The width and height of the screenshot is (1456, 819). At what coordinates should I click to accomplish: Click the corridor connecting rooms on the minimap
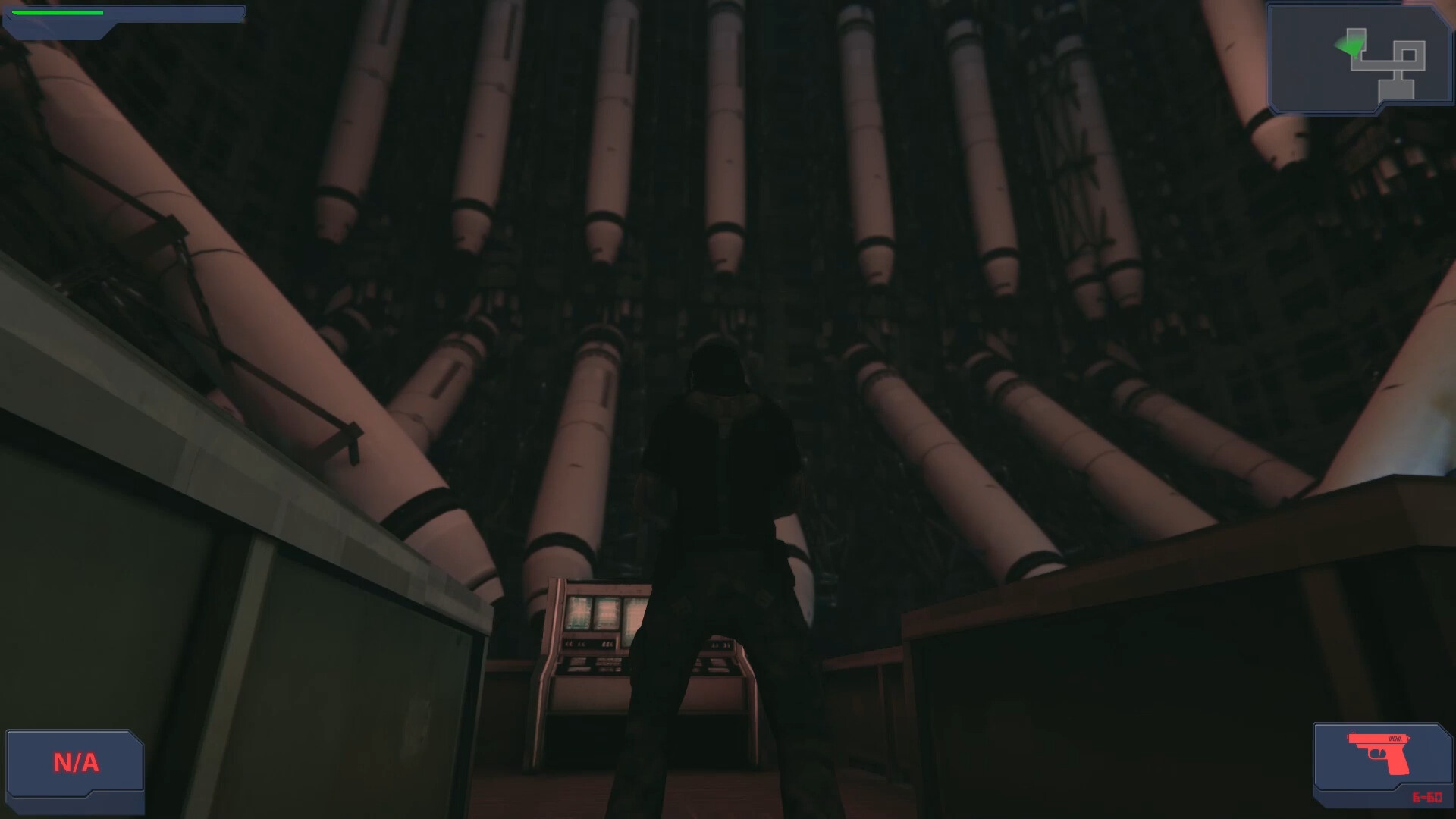pos(1376,66)
